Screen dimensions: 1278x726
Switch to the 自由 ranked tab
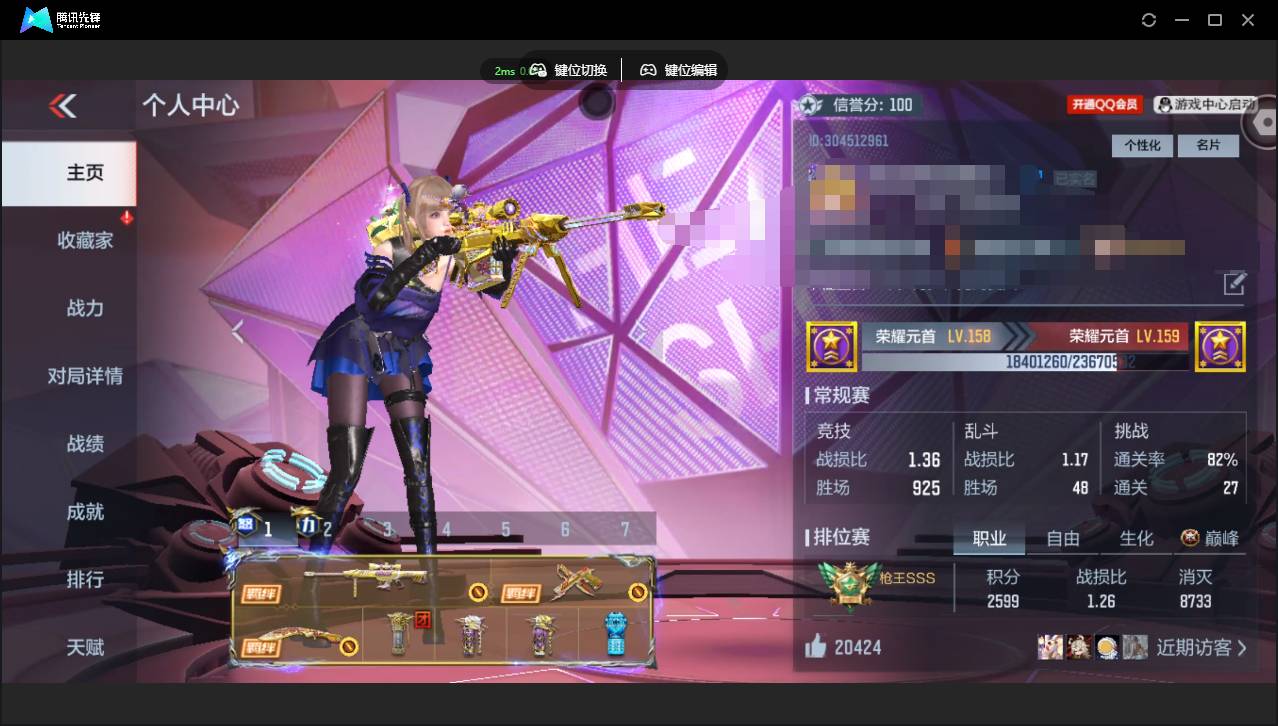(1063, 539)
